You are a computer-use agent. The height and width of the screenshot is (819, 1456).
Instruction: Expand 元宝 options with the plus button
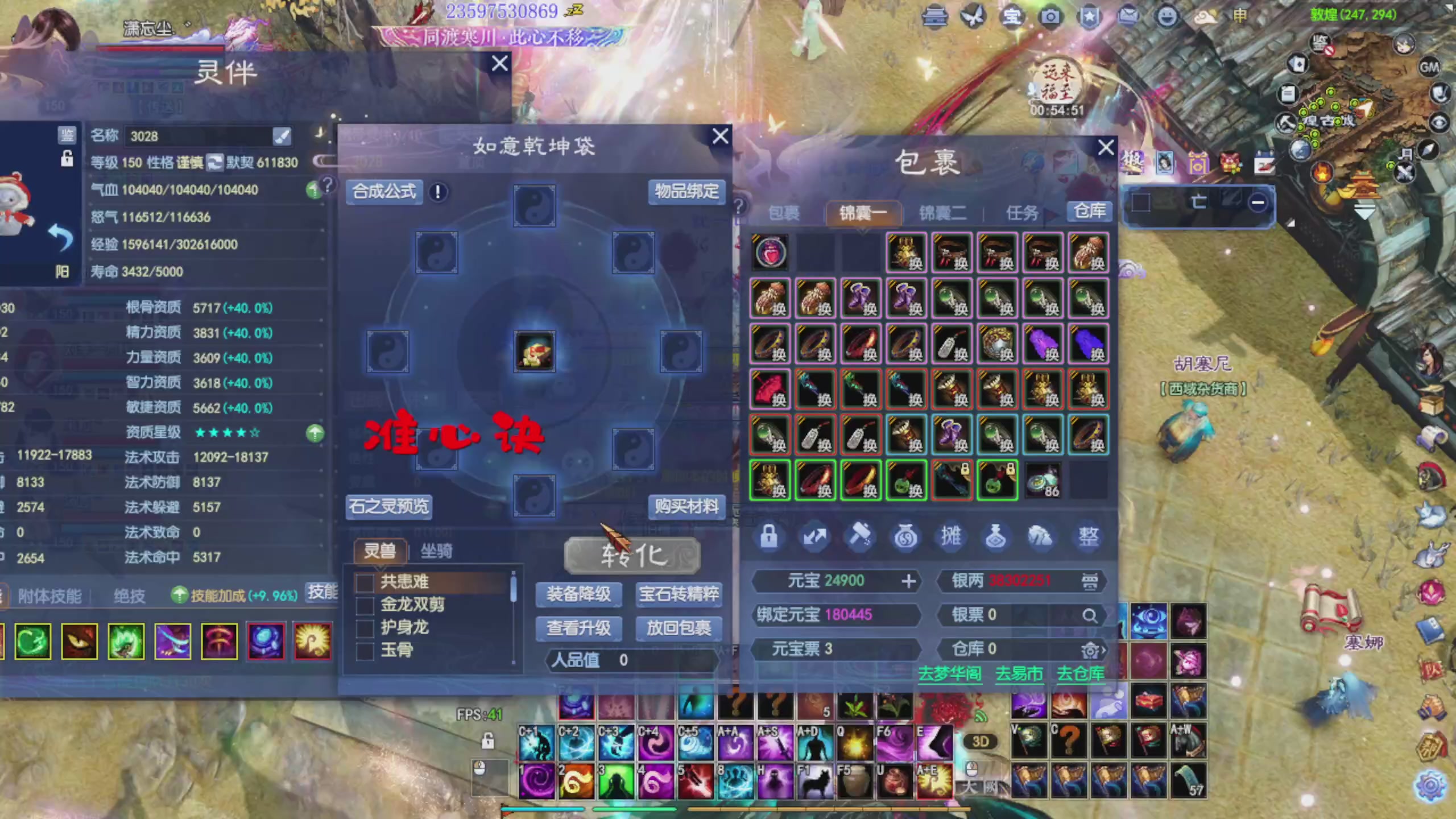point(908,581)
